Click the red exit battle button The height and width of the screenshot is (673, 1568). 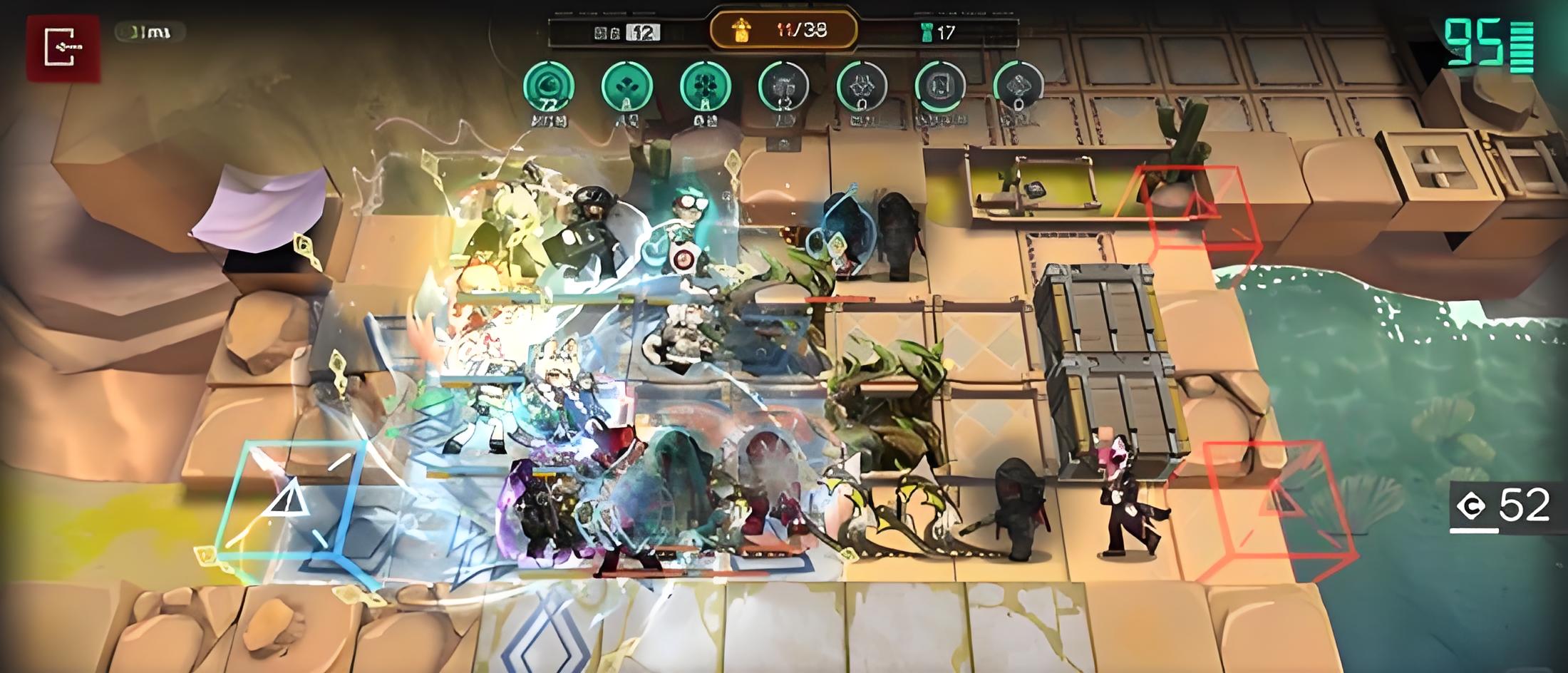[63, 47]
